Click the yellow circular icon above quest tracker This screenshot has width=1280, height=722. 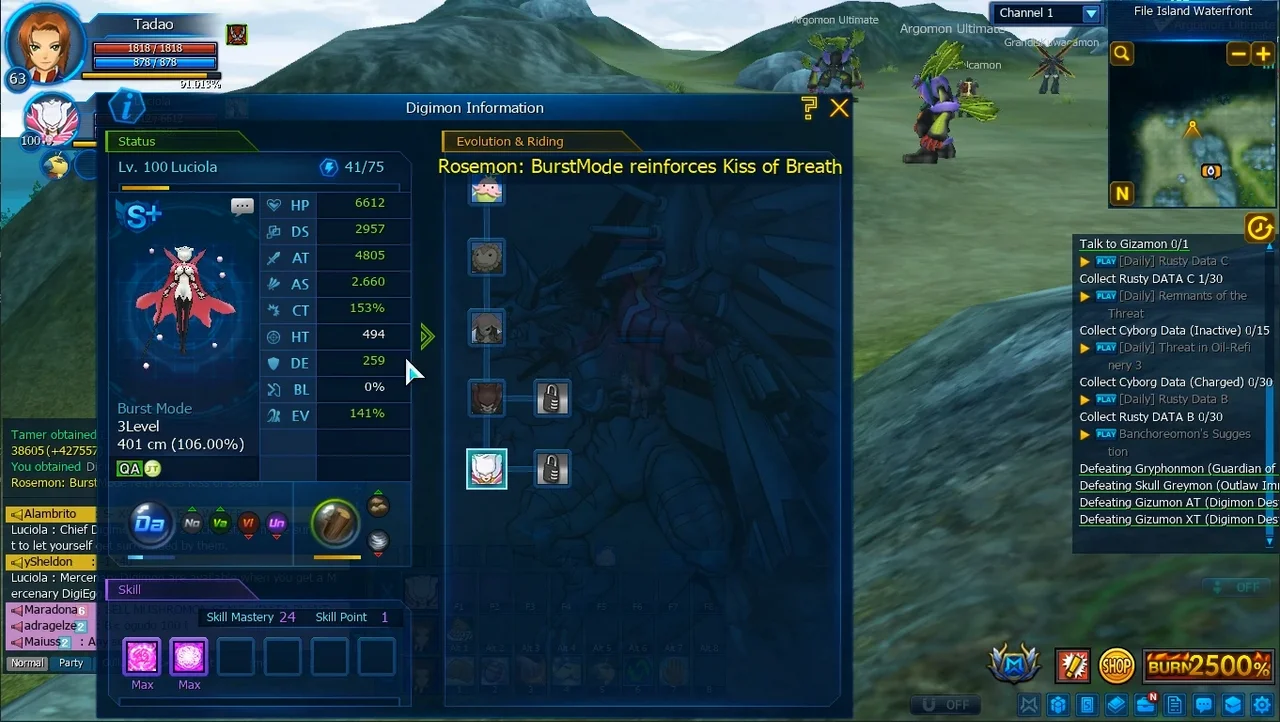click(x=1259, y=229)
